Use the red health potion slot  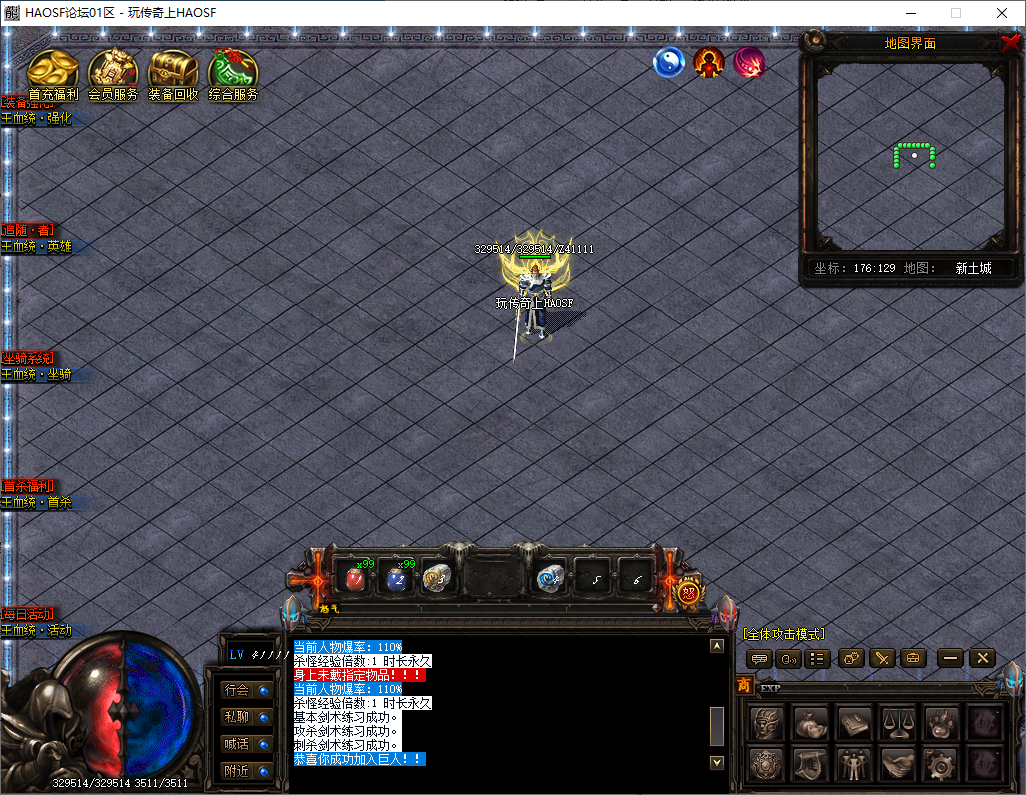click(x=354, y=578)
